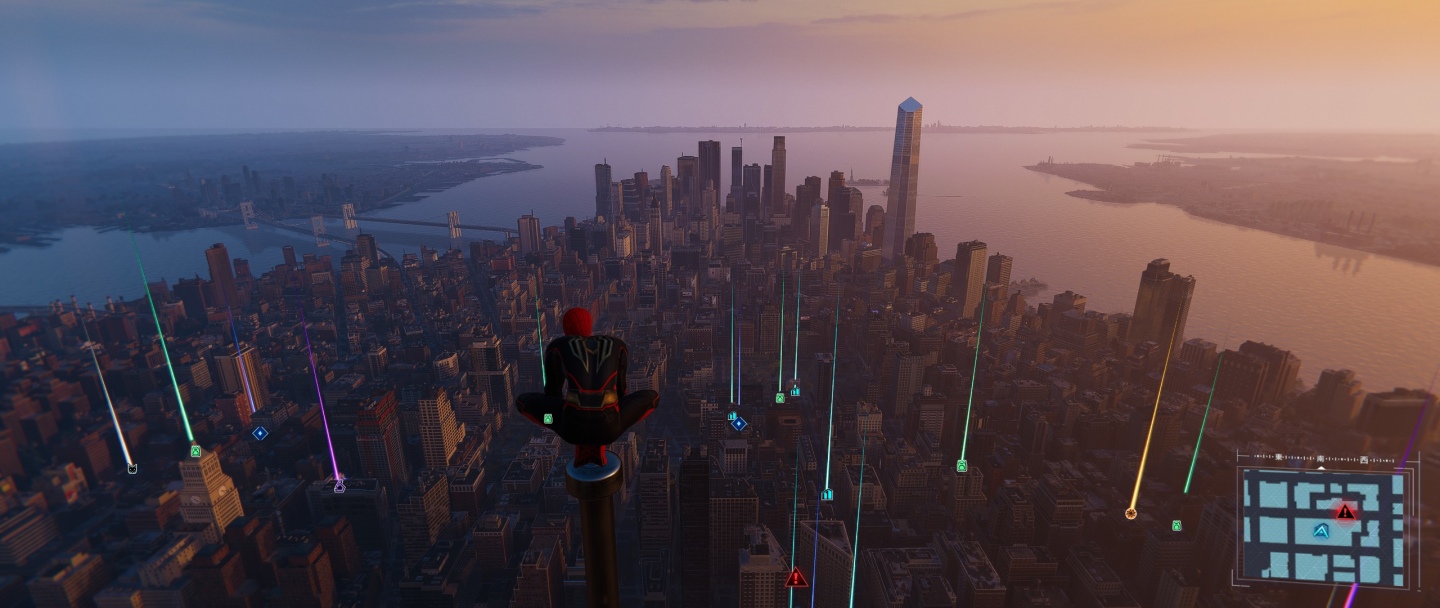
Task: Select the red crime alert on the minimap
Action: [x=1345, y=512]
